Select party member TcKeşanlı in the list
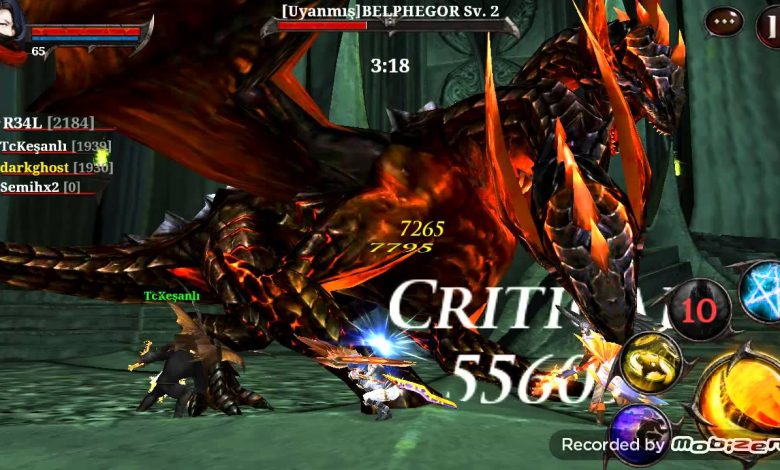This screenshot has width=780, height=470. (55, 146)
